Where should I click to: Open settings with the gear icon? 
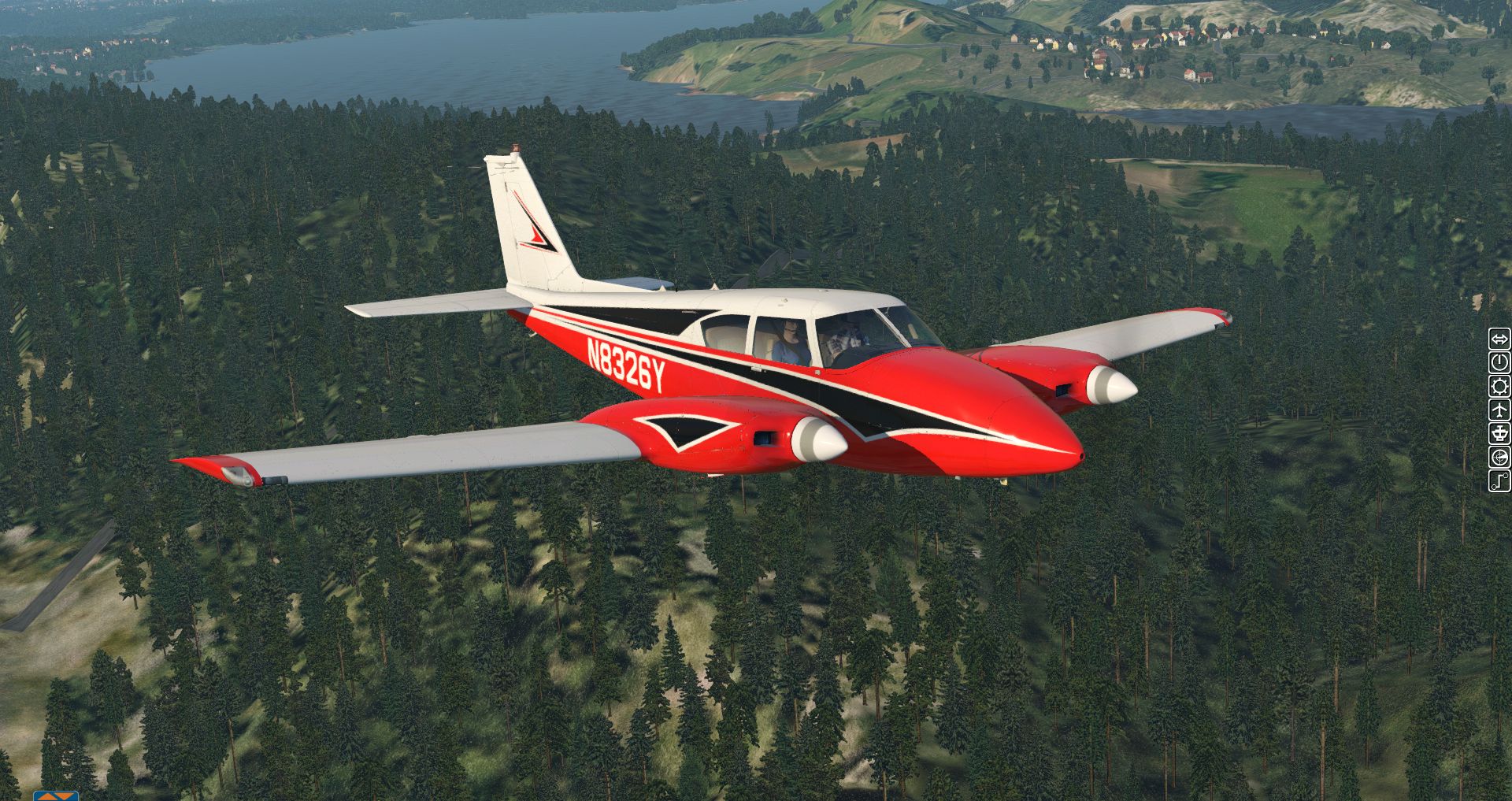tap(1499, 387)
